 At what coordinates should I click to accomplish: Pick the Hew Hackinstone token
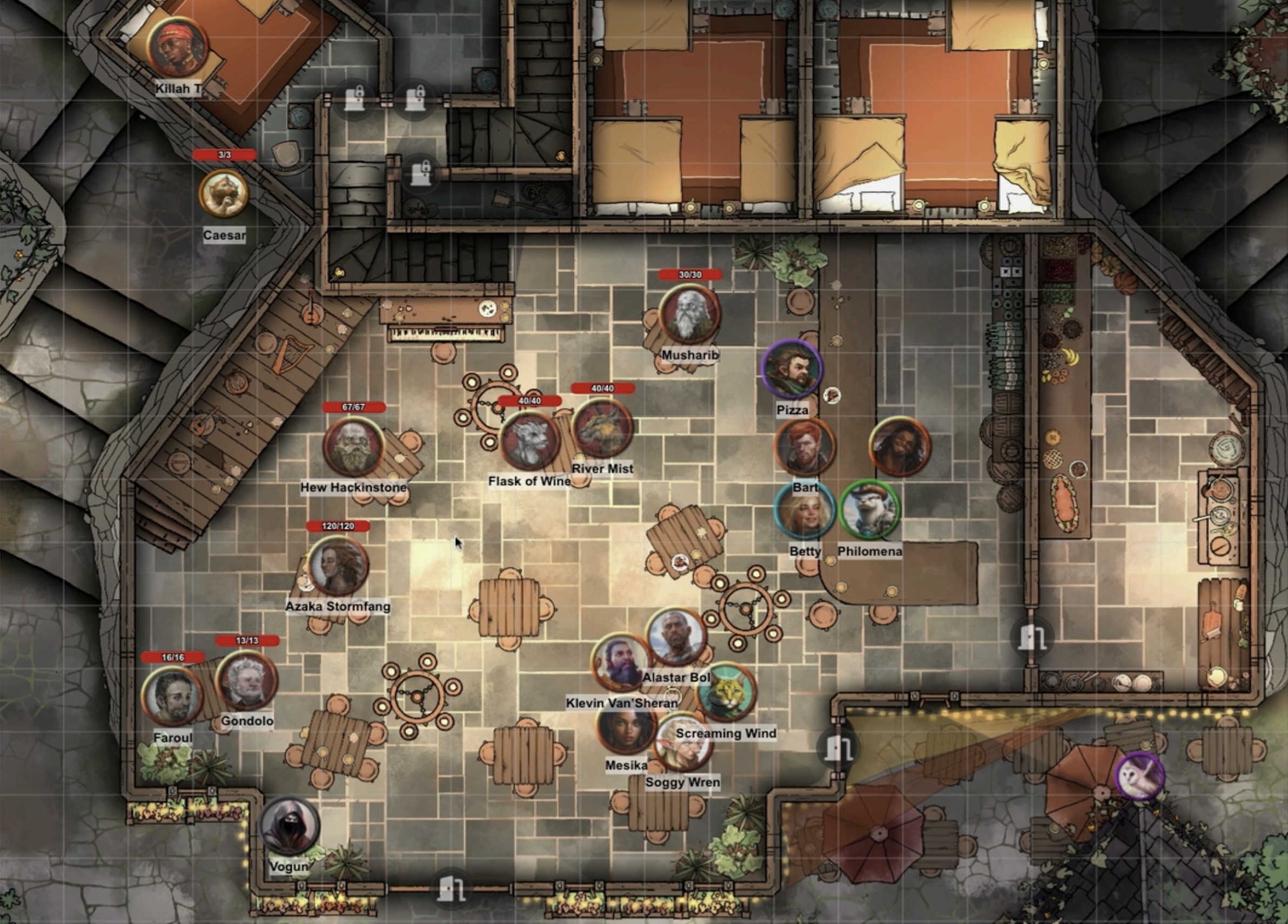point(353,446)
